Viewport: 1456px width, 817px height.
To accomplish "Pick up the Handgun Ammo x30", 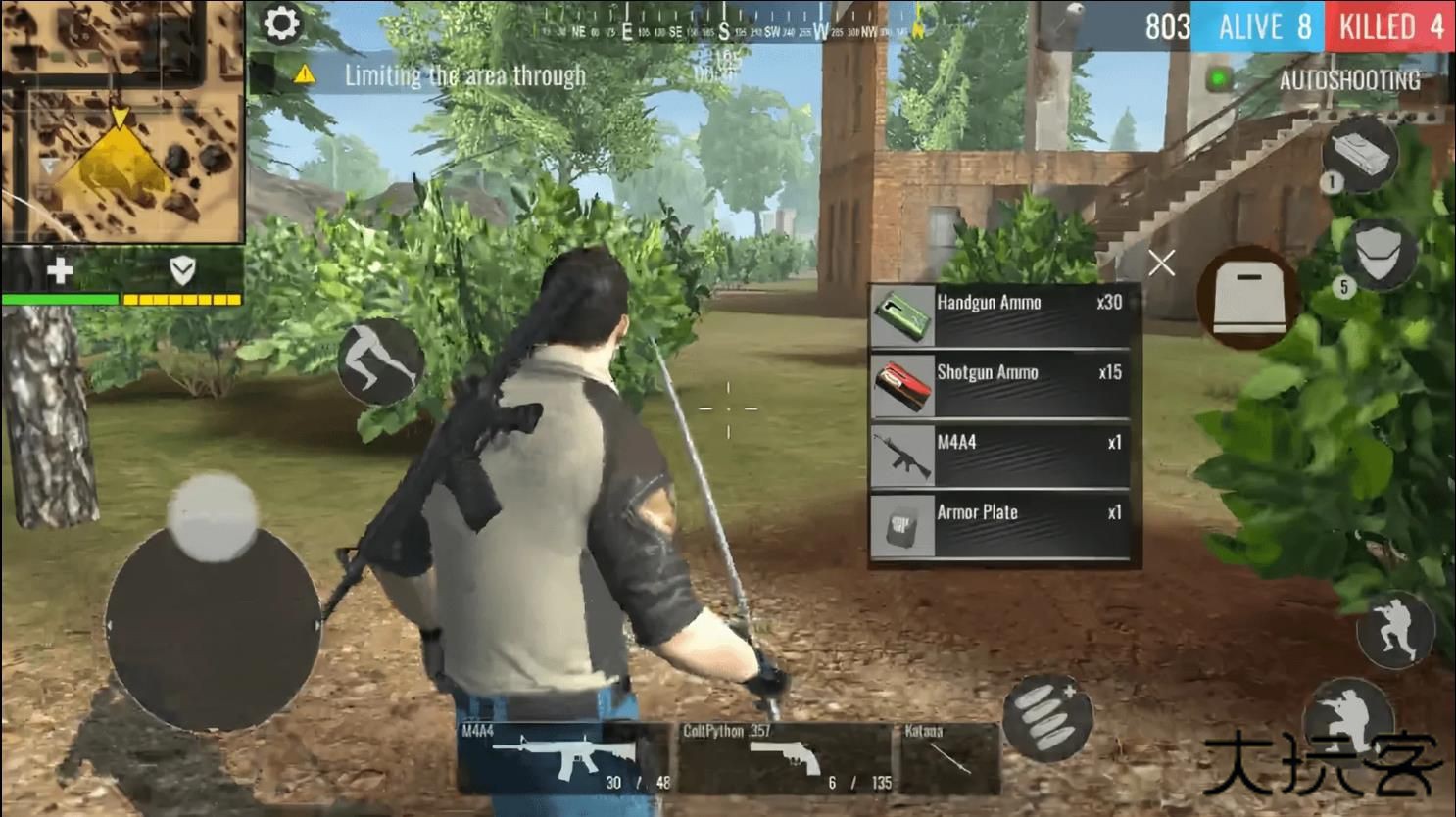I will click(x=1001, y=315).
